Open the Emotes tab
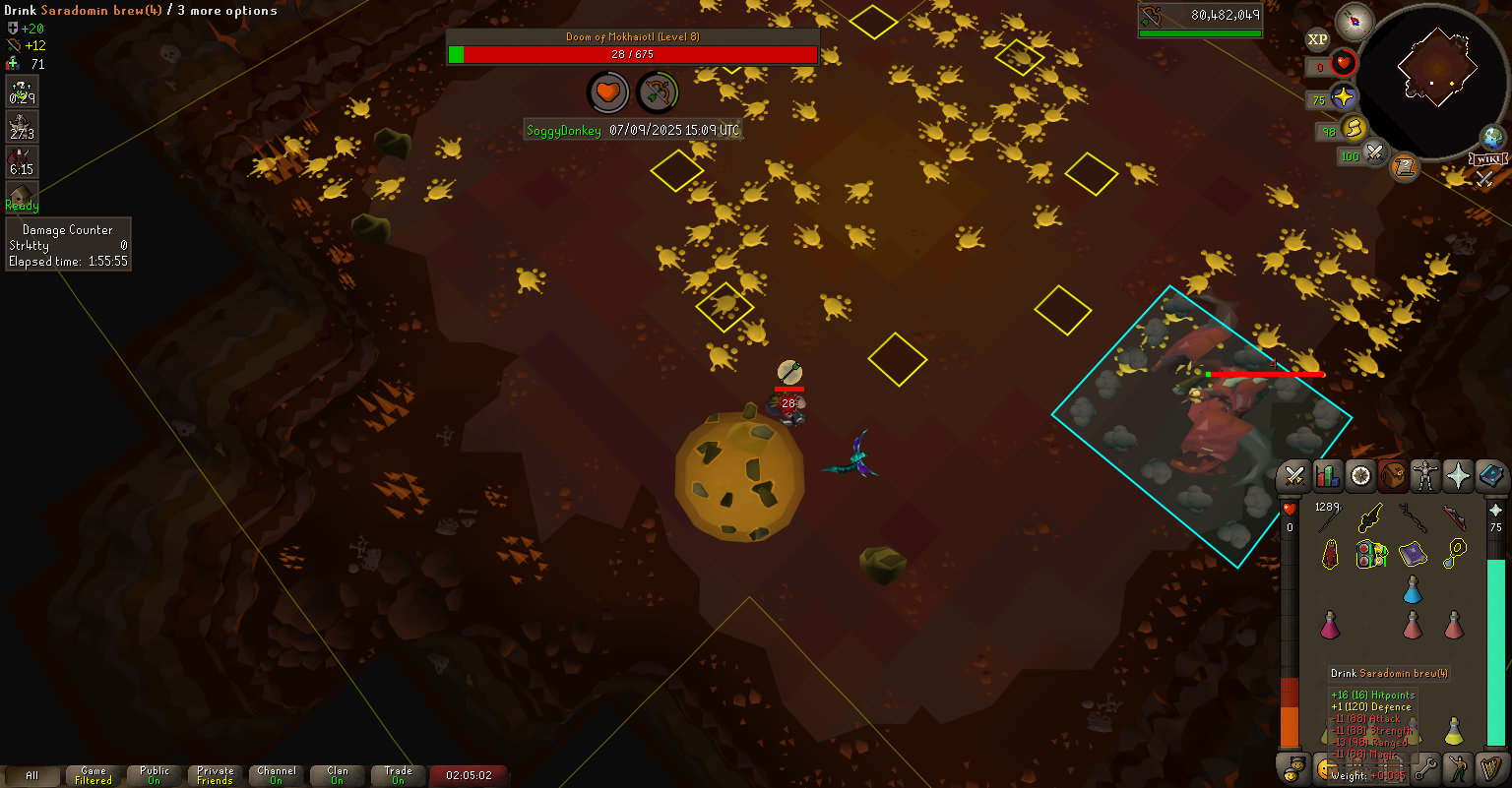Screen dimensions: 1512x788 (1458, 766)
